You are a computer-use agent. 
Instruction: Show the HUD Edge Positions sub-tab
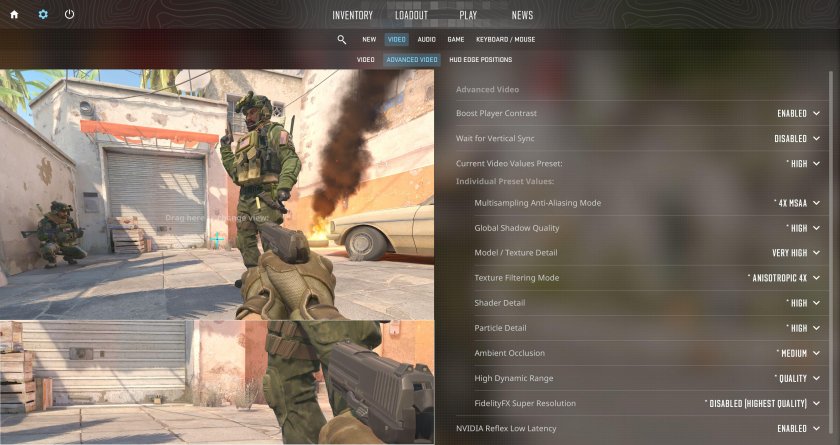480,60
